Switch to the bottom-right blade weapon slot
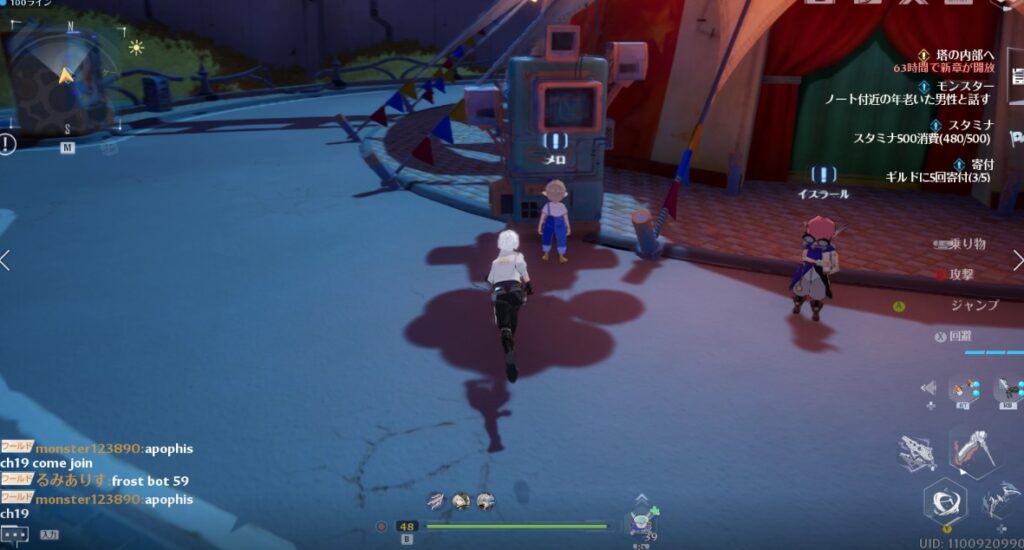Screen dimensions: 1024x550 pos(1001,498)
